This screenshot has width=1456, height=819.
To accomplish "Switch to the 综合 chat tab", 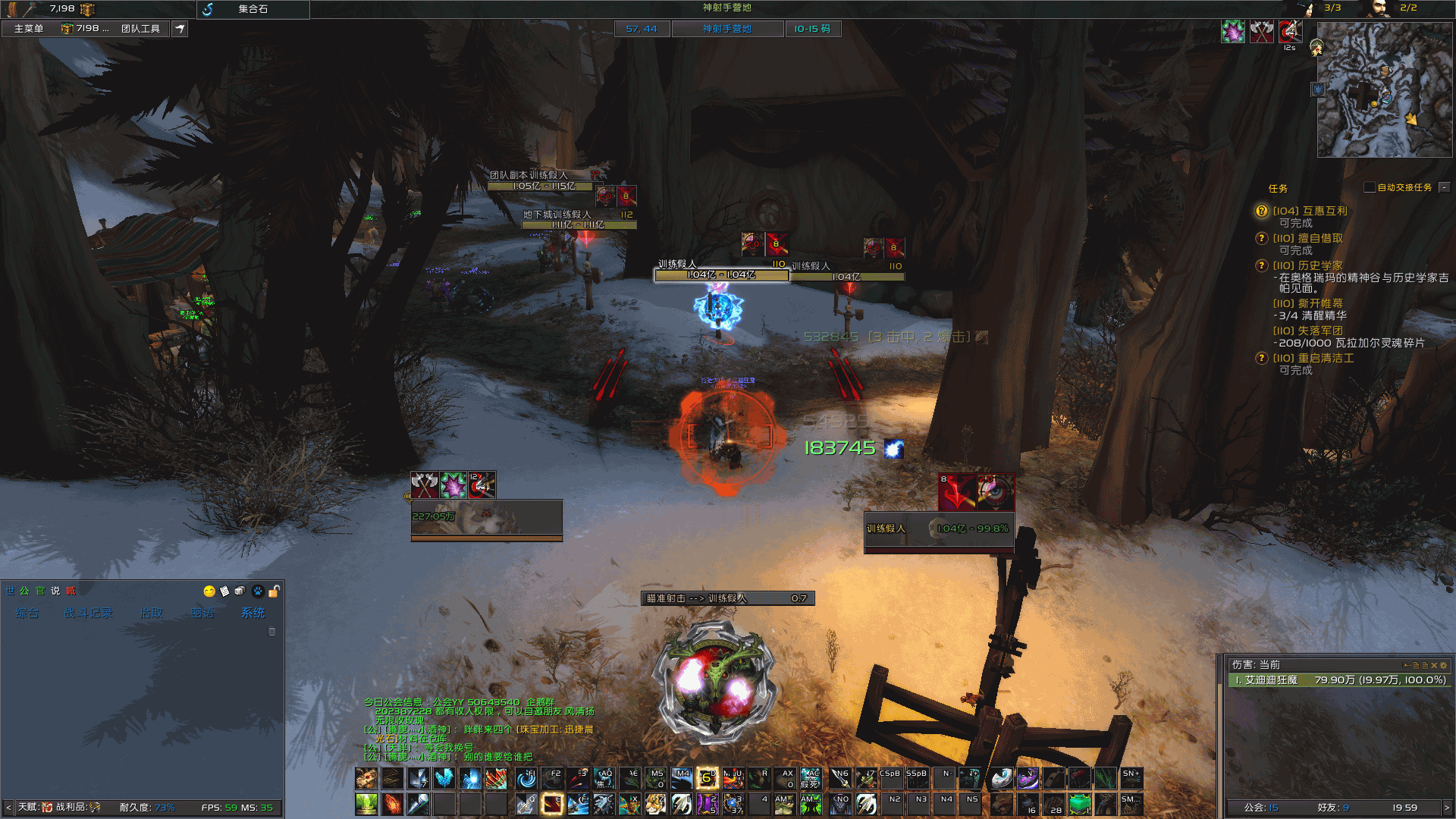I will pyautogui.click(x=27, y=613).
